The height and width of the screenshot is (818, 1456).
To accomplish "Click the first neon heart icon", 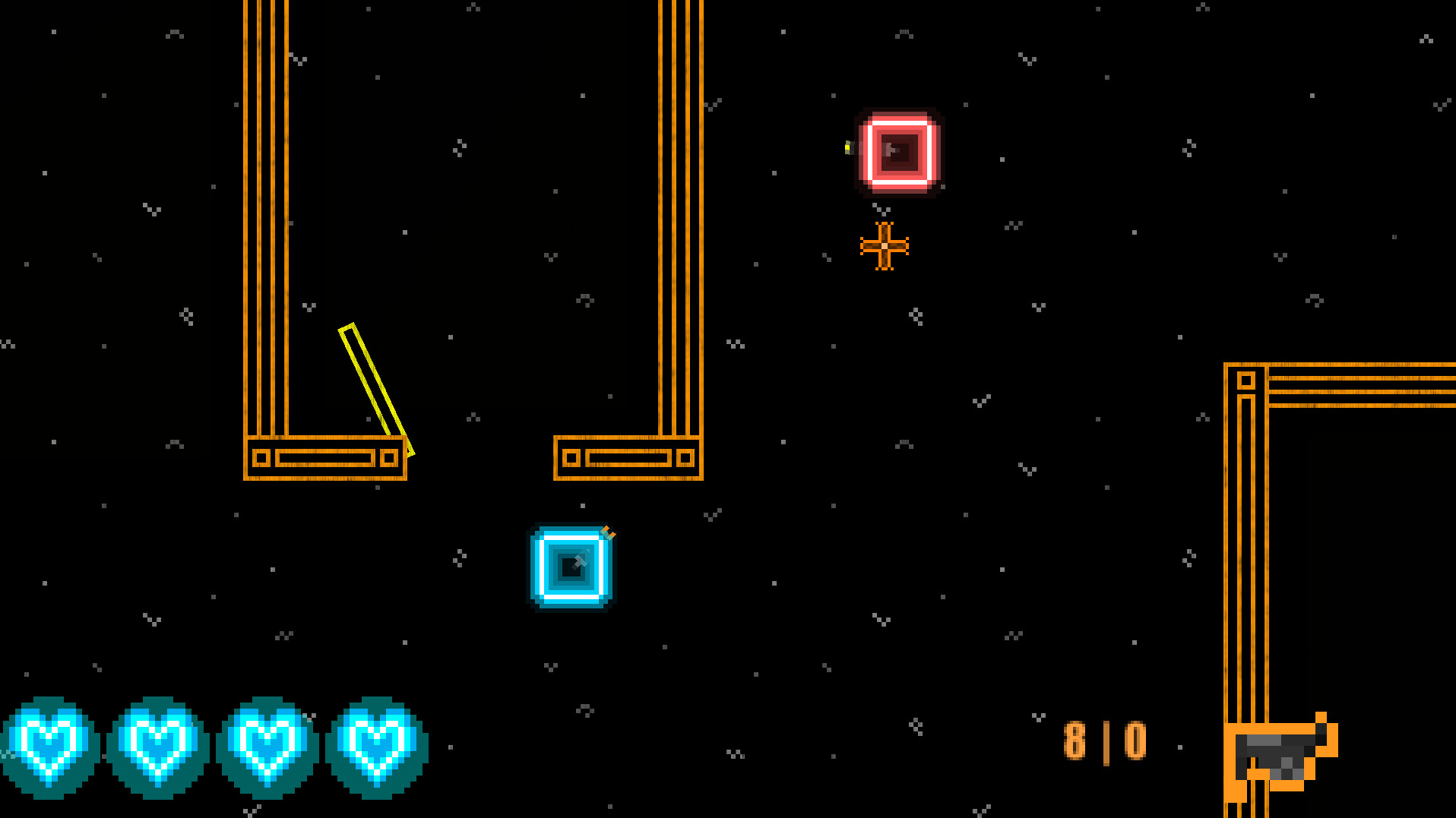I will (50, 744).
